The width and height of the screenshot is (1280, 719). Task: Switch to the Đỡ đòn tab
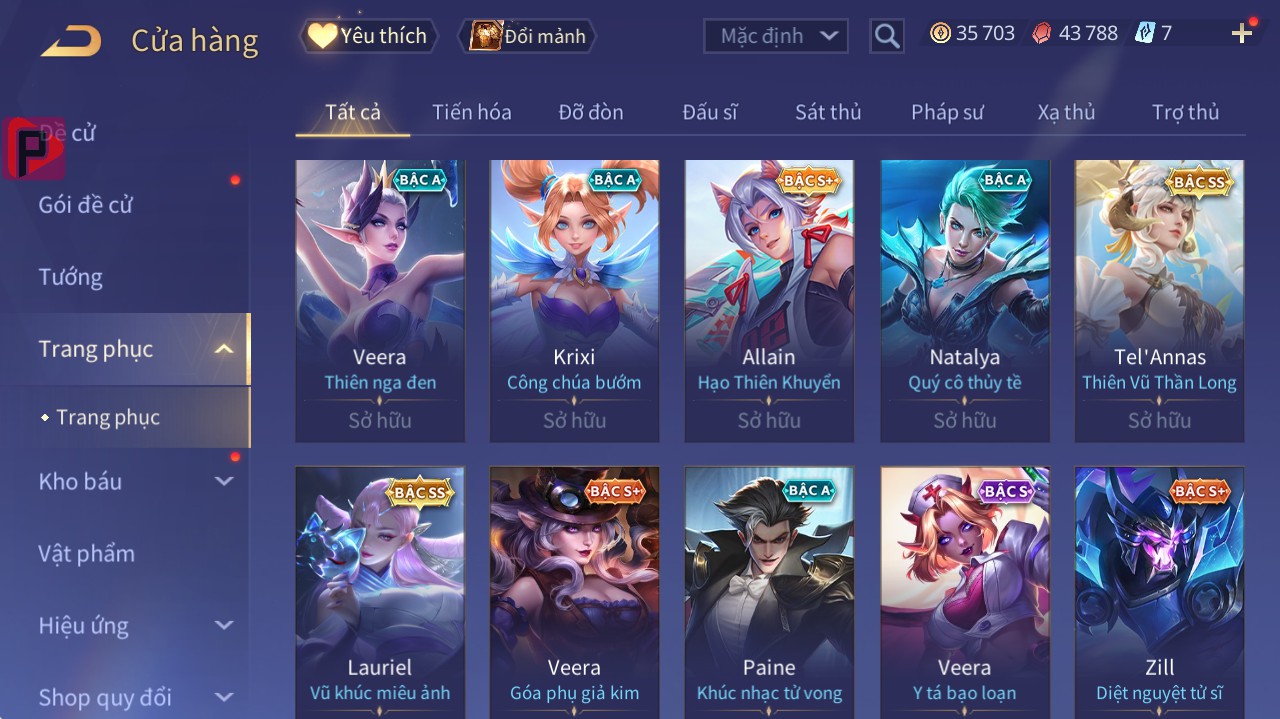pyautogui.click(x=591, y=112)
